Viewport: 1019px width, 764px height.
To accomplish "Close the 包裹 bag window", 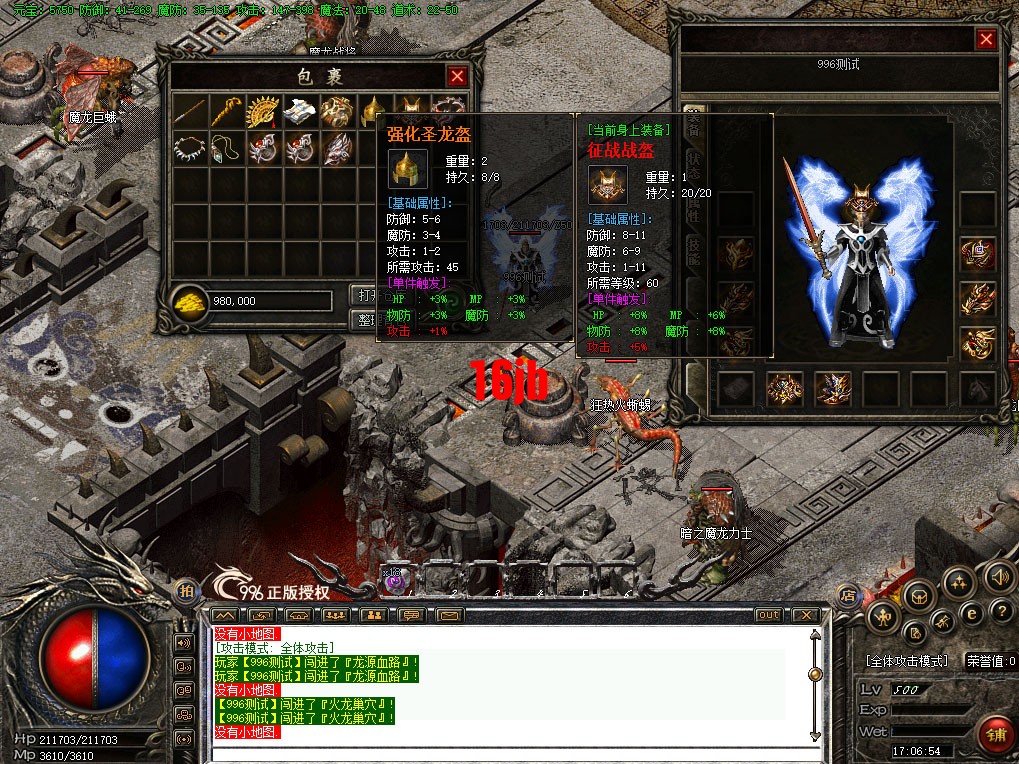I will (x=457, y=76).
